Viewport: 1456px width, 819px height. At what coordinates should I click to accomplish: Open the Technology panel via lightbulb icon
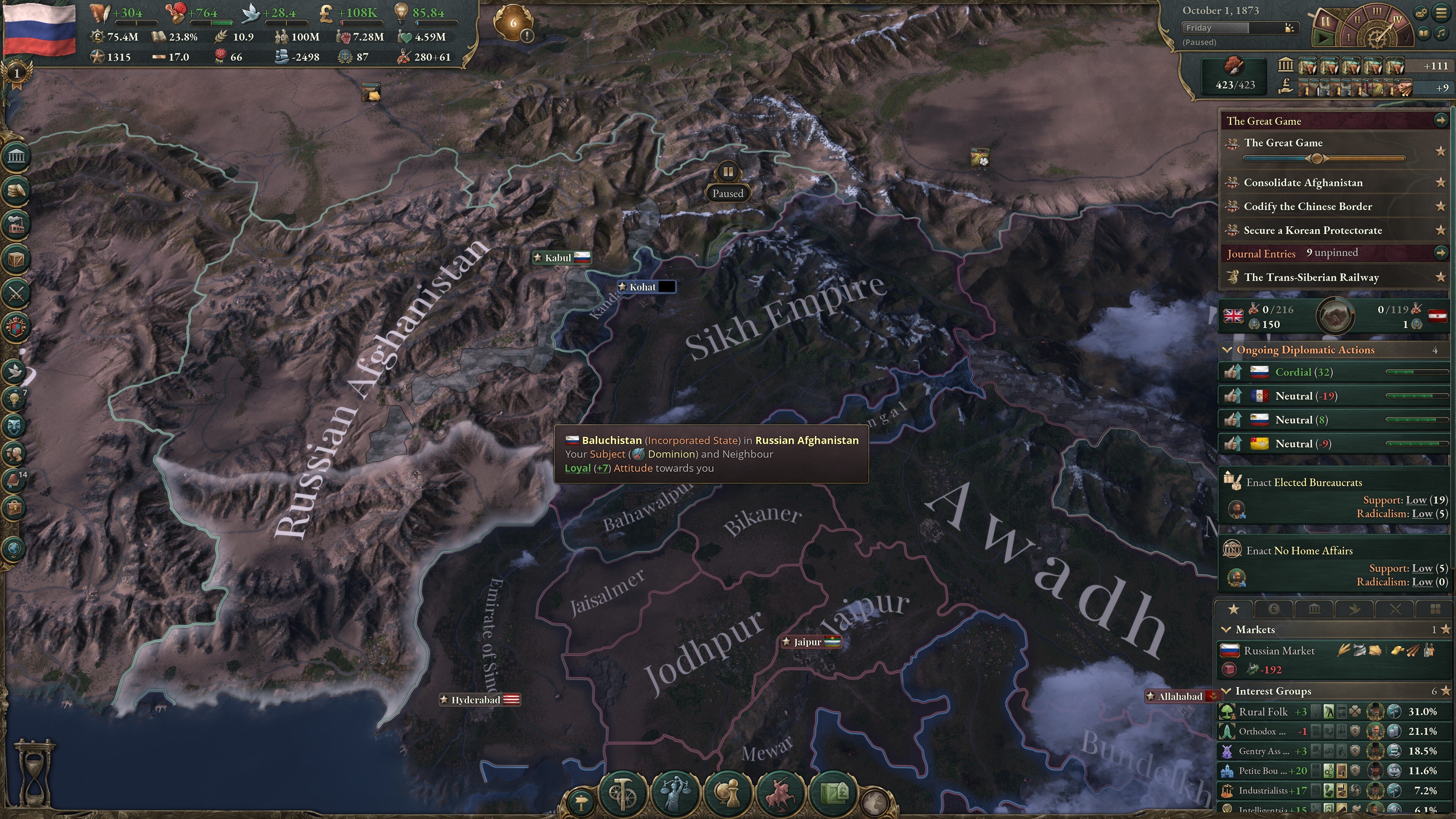(x=15, y=397)
